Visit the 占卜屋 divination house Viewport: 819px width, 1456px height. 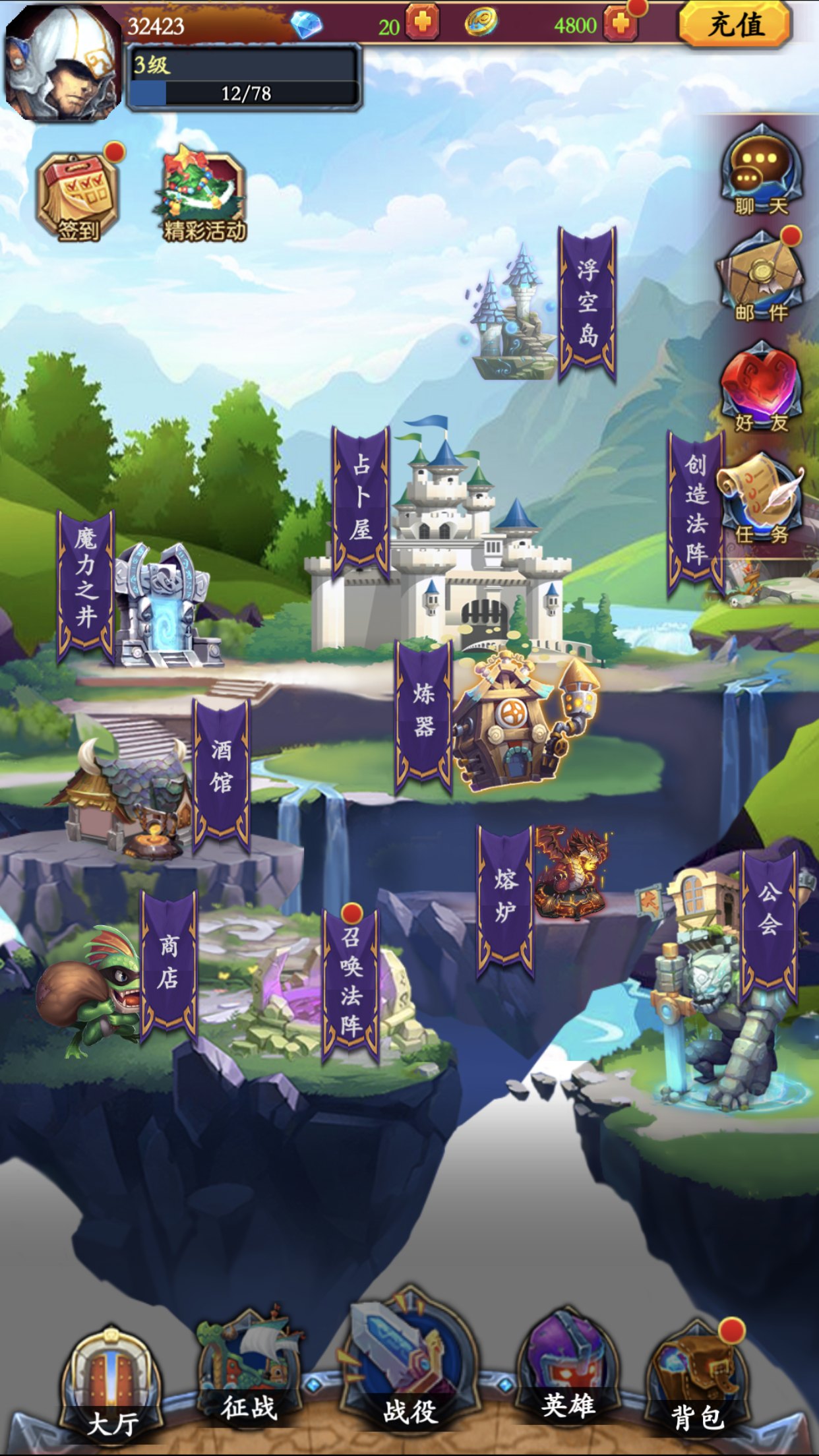tap(361, 501)
